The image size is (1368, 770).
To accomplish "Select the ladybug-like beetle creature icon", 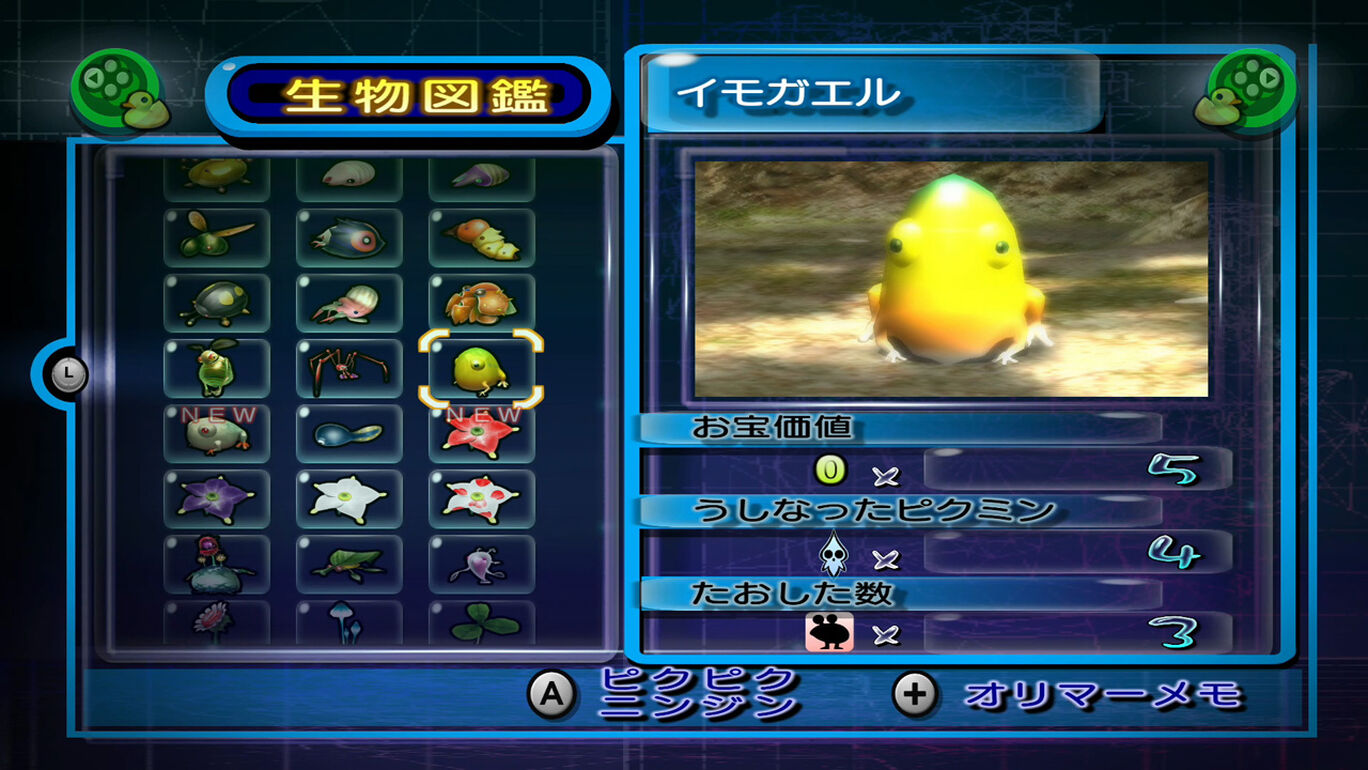I will click(217, 303).
